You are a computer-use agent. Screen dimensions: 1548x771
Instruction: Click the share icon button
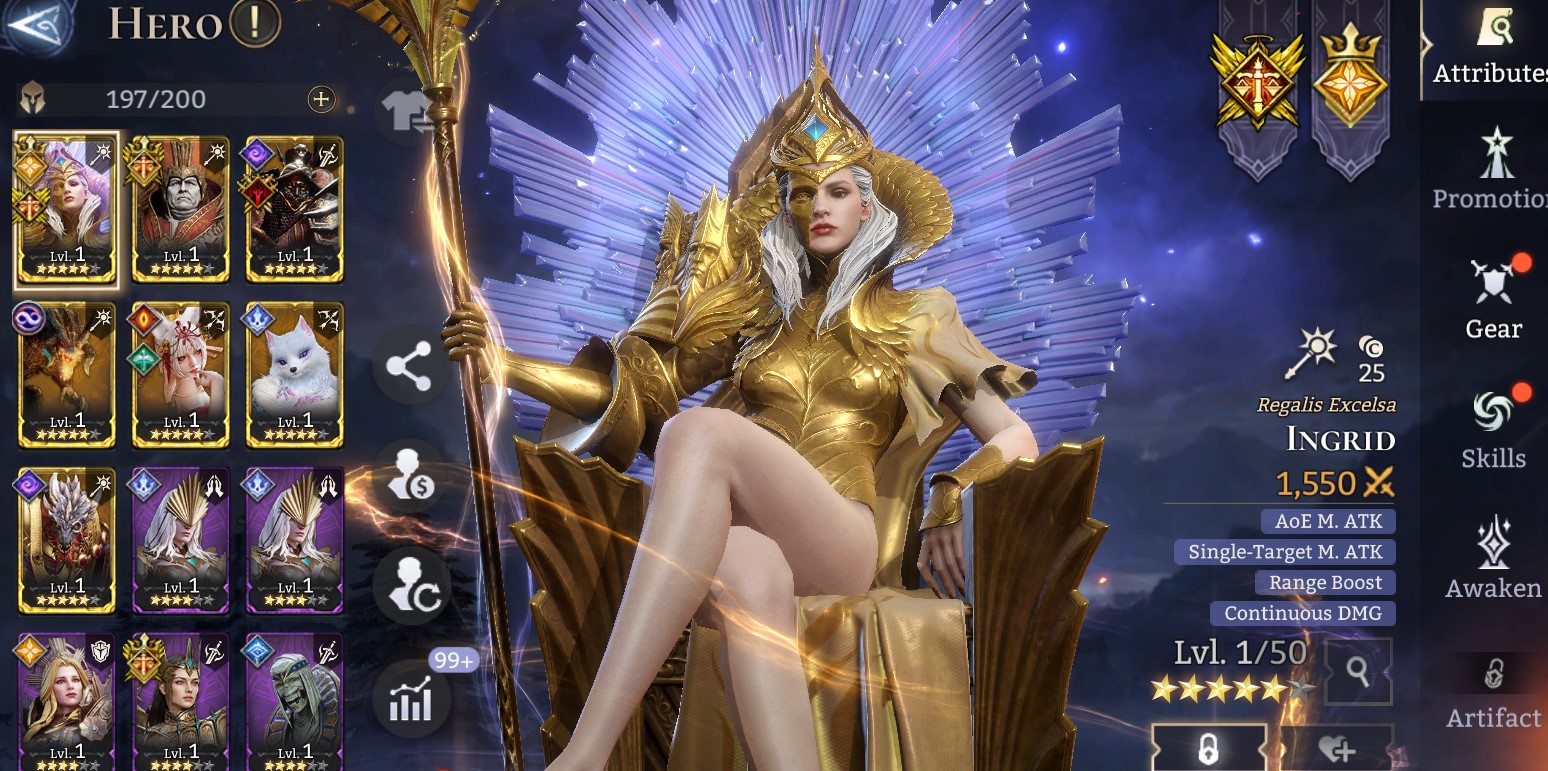(409, 367)
